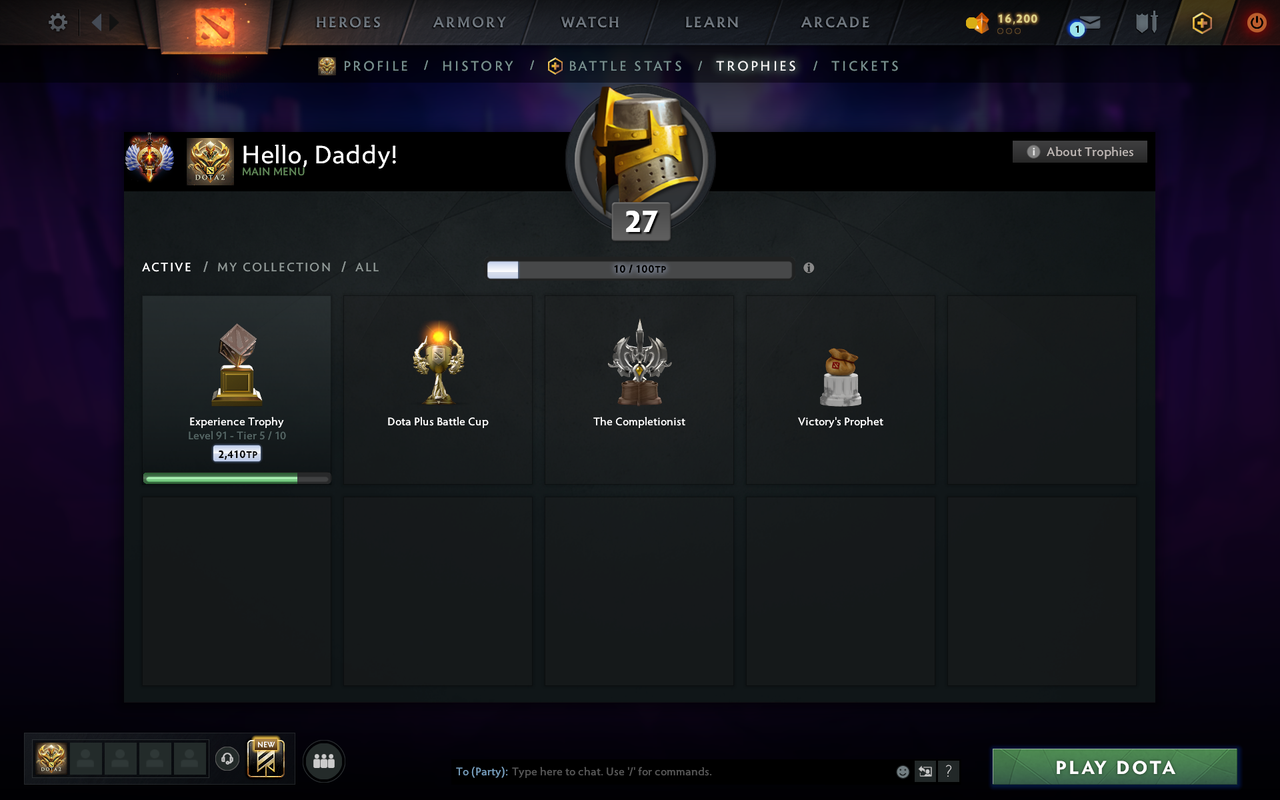Click the Dota Plus hexagon icon

[x=1200, y=22]
